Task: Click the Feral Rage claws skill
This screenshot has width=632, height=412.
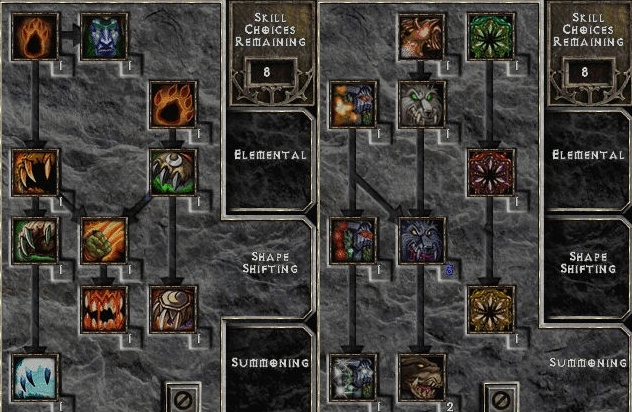Action: 36,173
